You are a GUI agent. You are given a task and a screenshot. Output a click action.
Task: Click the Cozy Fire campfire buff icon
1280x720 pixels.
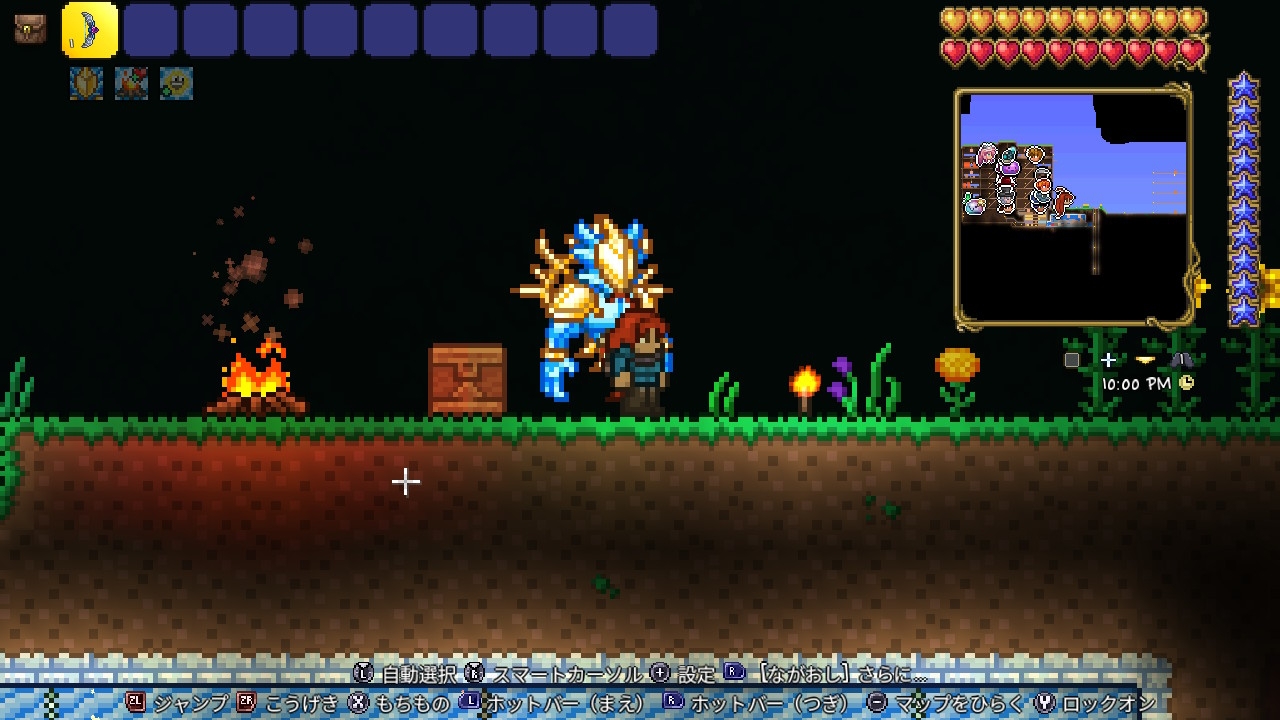[132, 83]
